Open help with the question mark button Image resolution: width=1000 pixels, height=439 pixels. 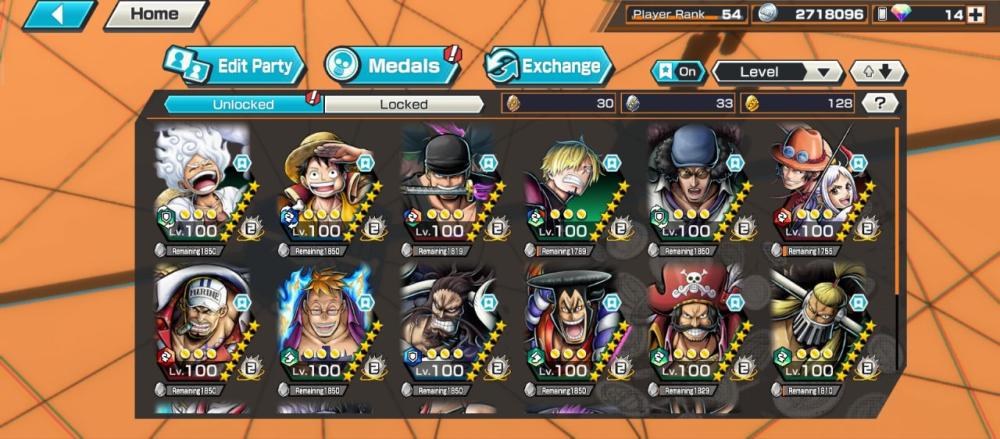click(x=879, y=103)
